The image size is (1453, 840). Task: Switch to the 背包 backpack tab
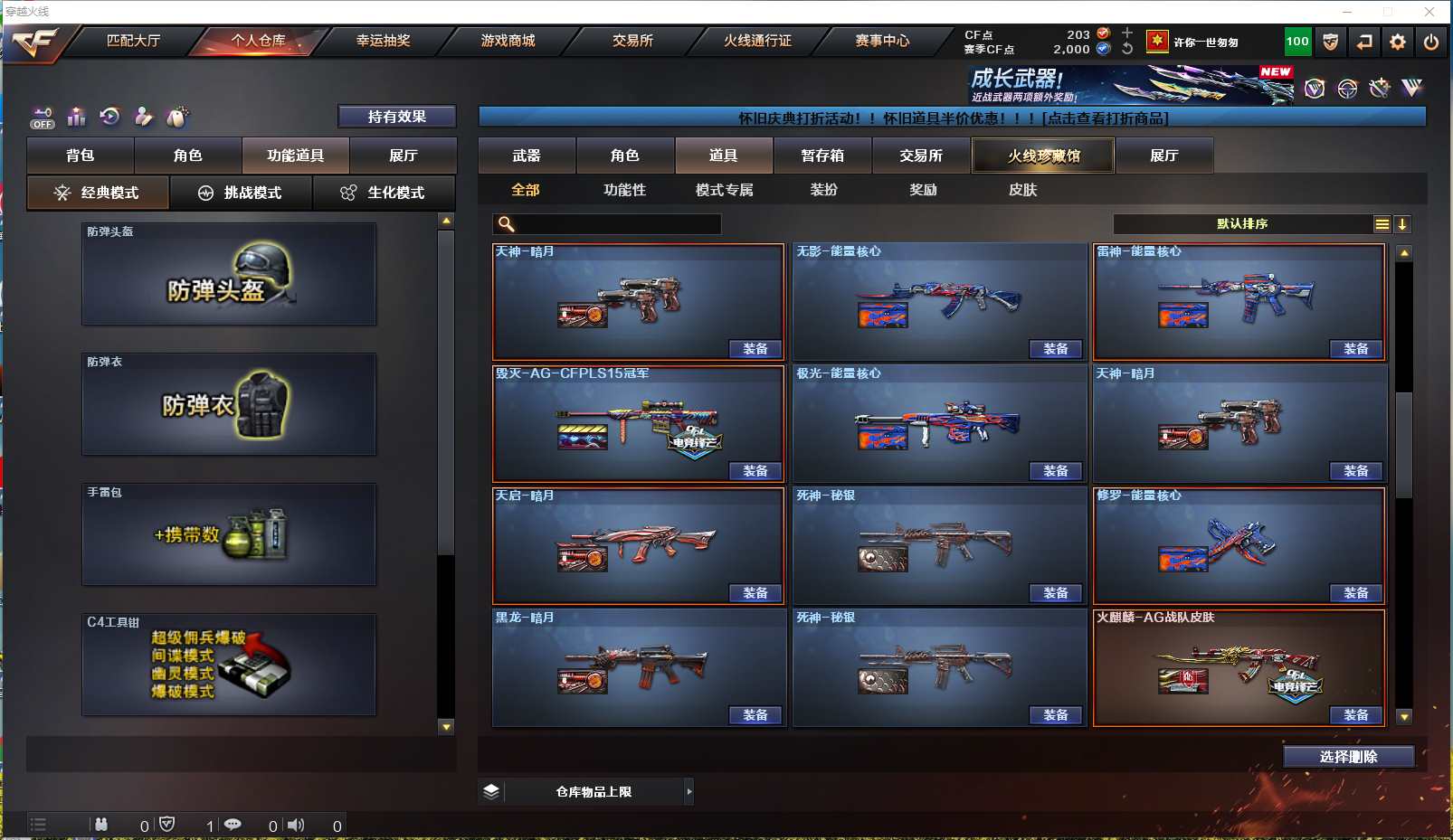(x=81, y=156)
